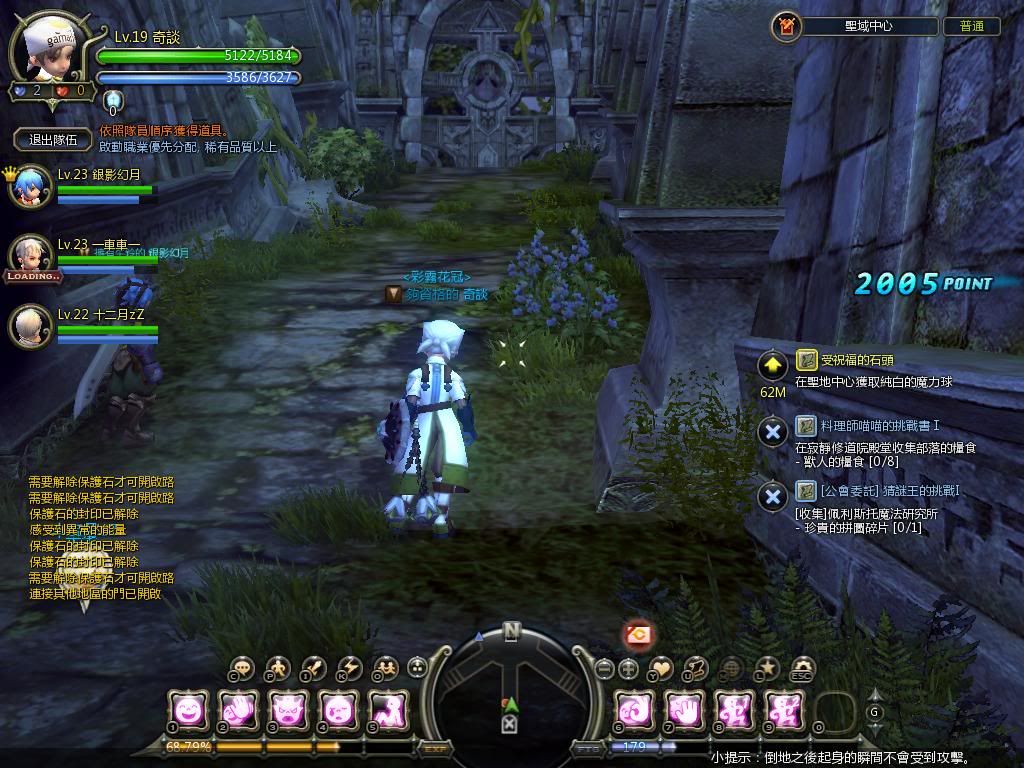Select party member 銀影幻月 portrait
Screen dimensions: 1024x768
[x=30, y=187]
